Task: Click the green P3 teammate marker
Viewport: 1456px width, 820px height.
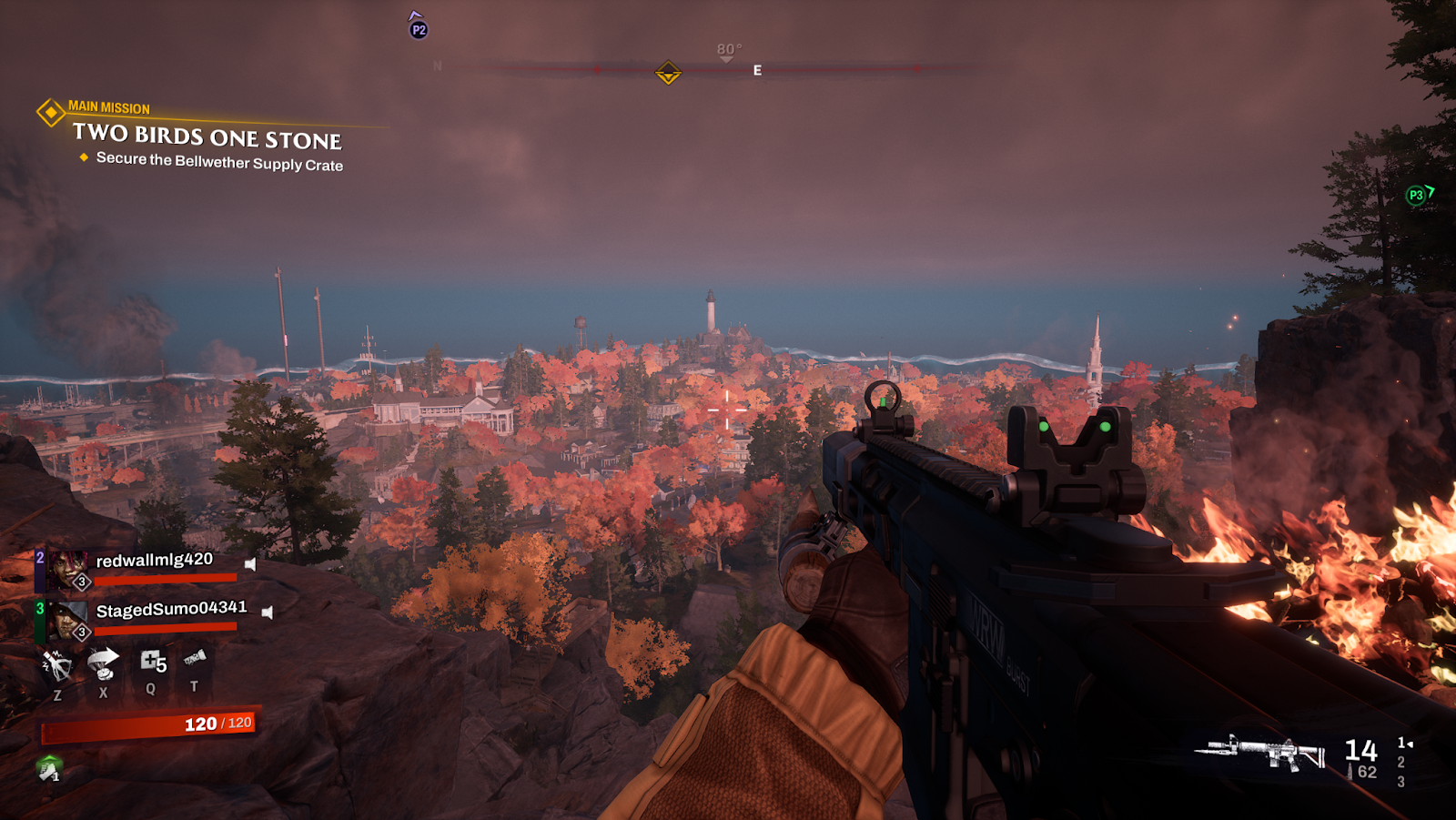Action: [x=1416, y=195]
